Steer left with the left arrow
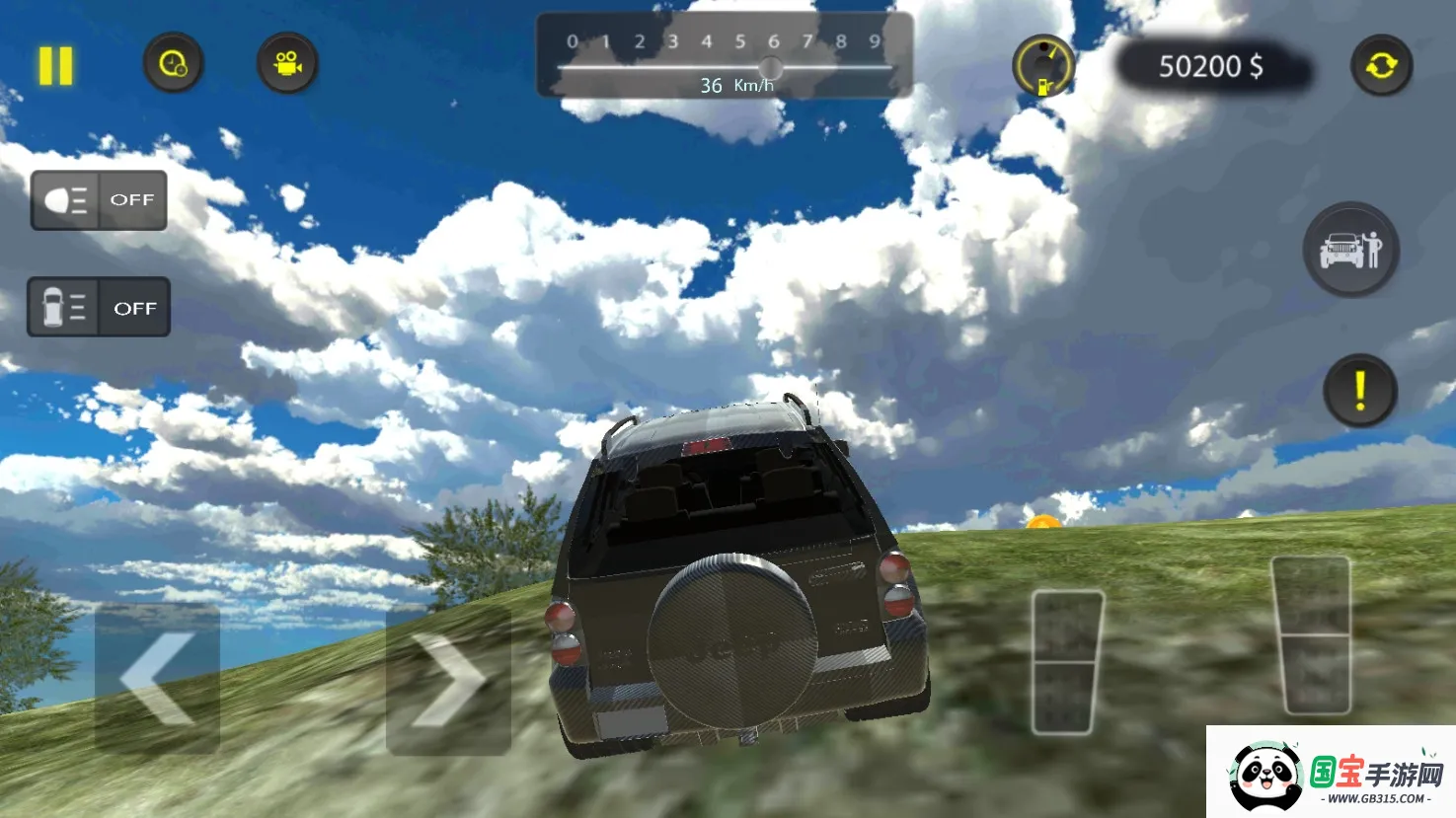The height and width of the screenshot is (818, 1456). (157, 679)
